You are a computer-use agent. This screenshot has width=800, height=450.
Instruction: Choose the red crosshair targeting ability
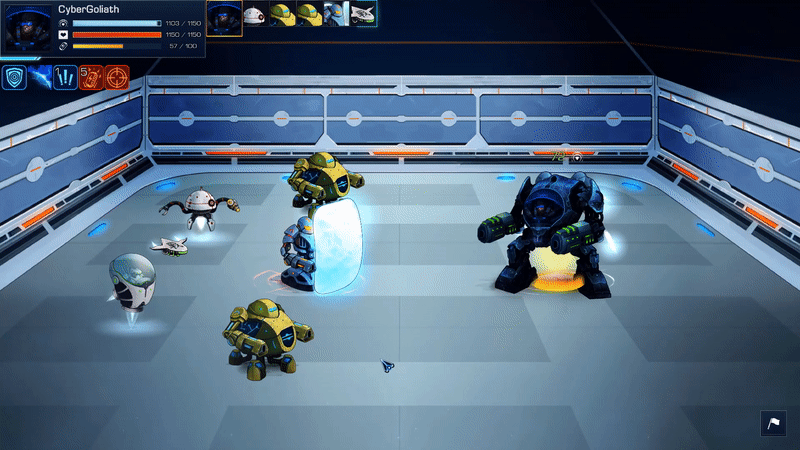(x=118, y=77)
